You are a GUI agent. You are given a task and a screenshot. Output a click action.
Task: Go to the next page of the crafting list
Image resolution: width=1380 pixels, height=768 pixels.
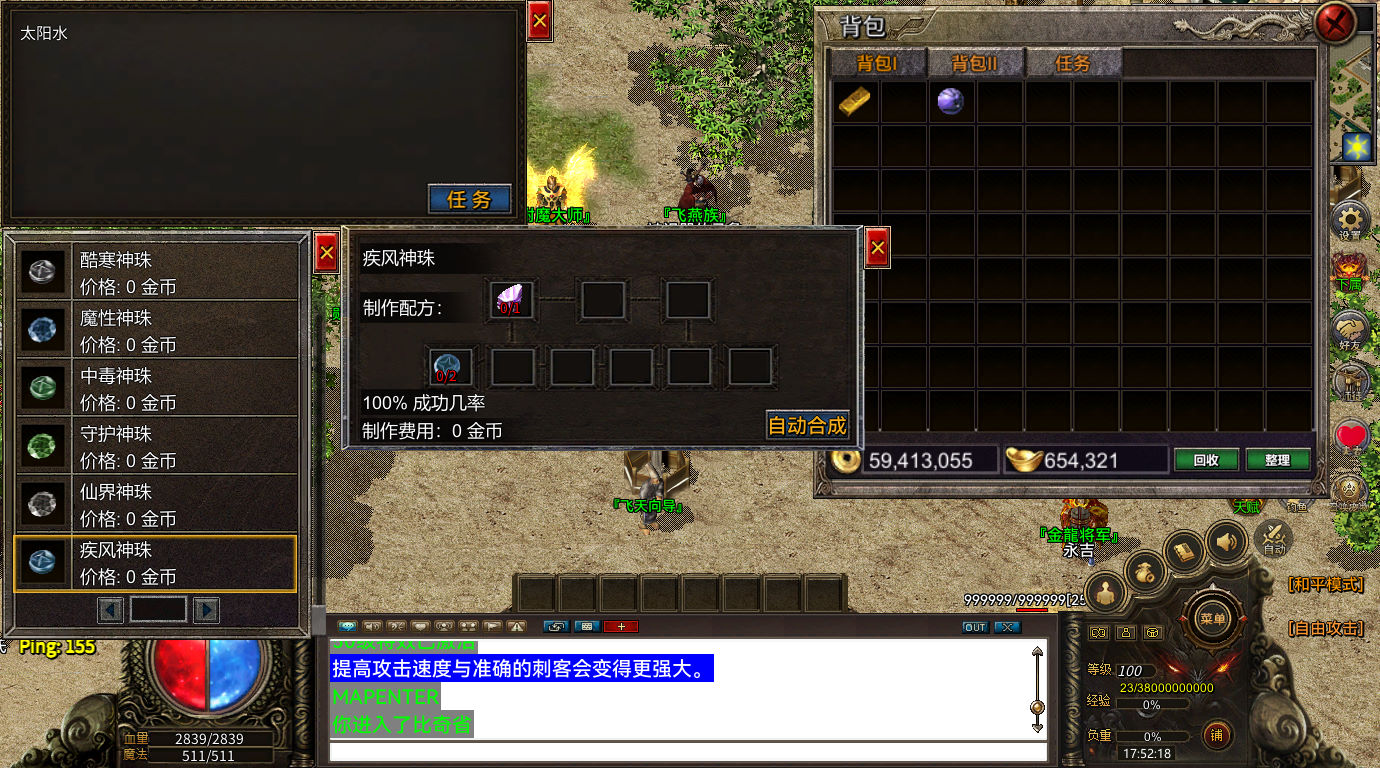[206, 609]
